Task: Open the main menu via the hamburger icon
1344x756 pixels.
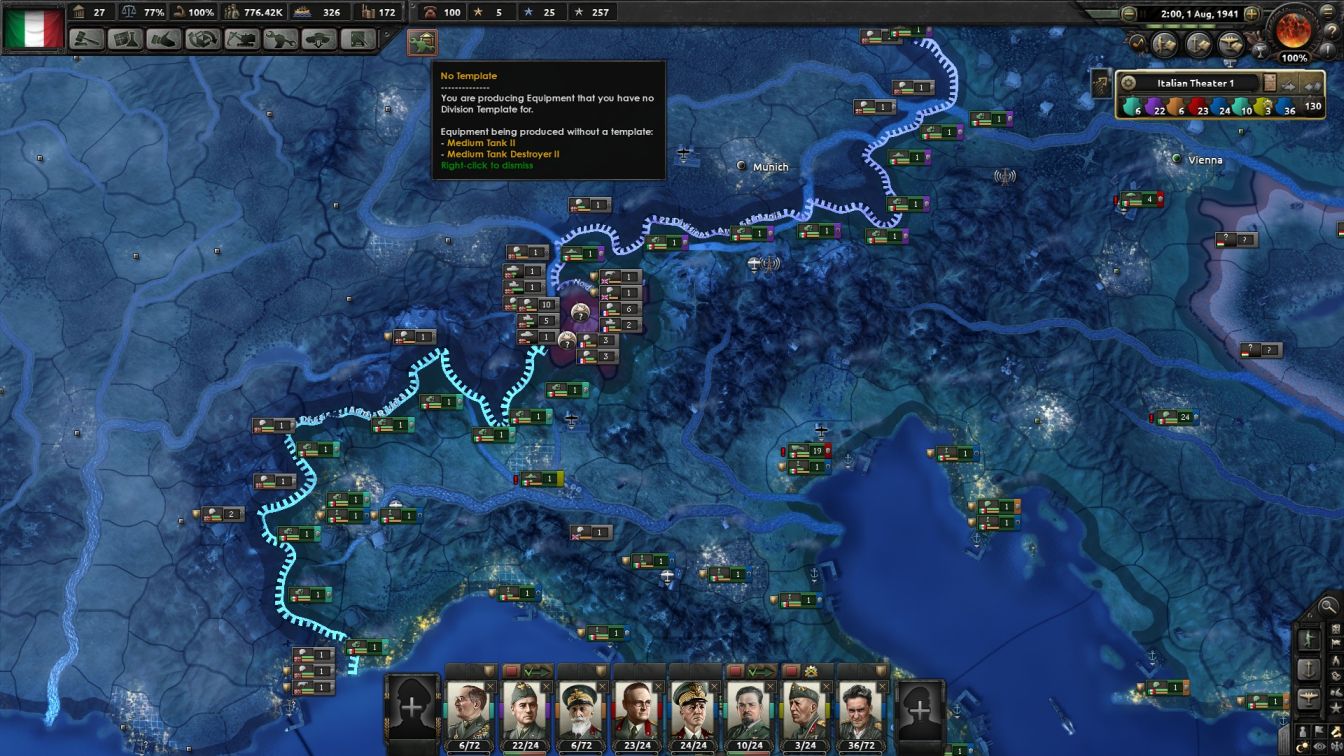Action: pos(1327,12)
